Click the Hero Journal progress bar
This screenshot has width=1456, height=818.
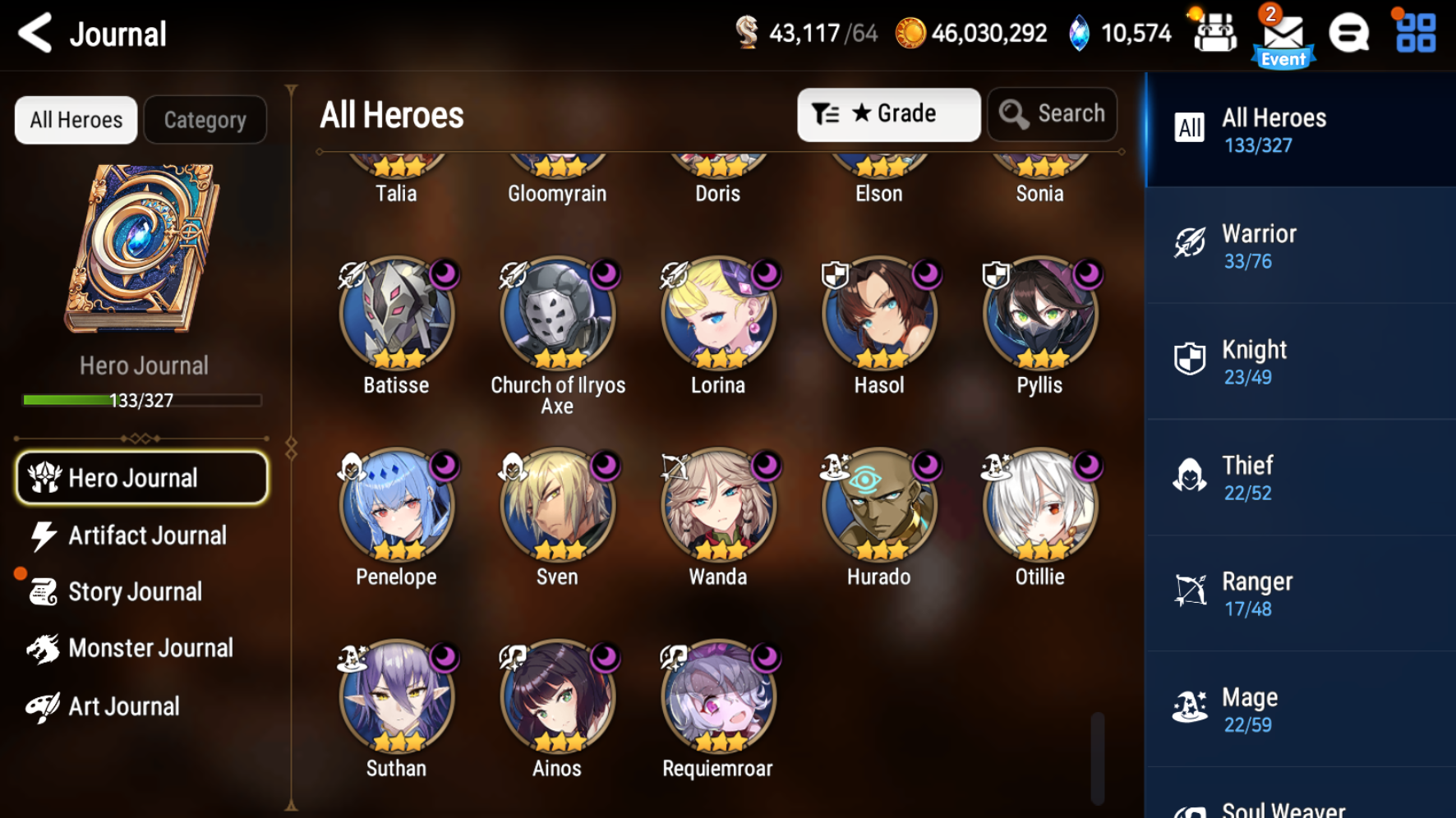point(145,400)
